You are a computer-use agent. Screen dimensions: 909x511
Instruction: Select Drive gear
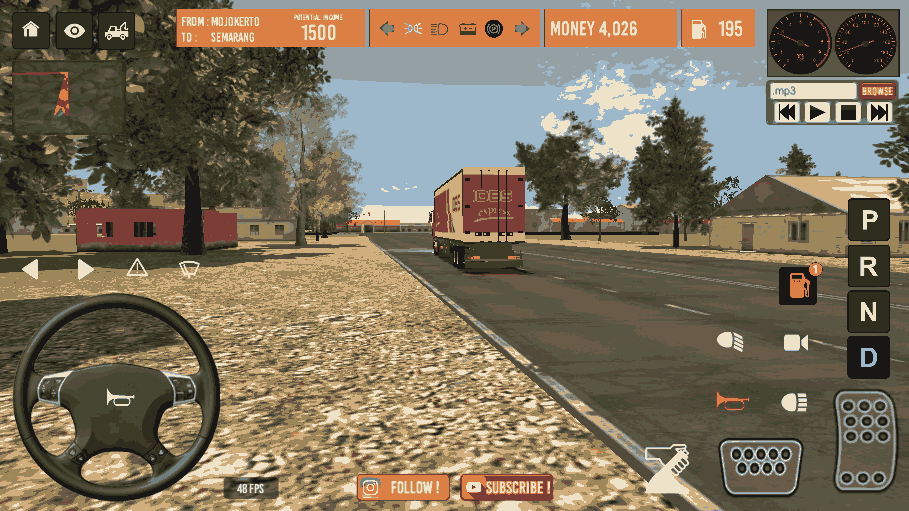868,357
